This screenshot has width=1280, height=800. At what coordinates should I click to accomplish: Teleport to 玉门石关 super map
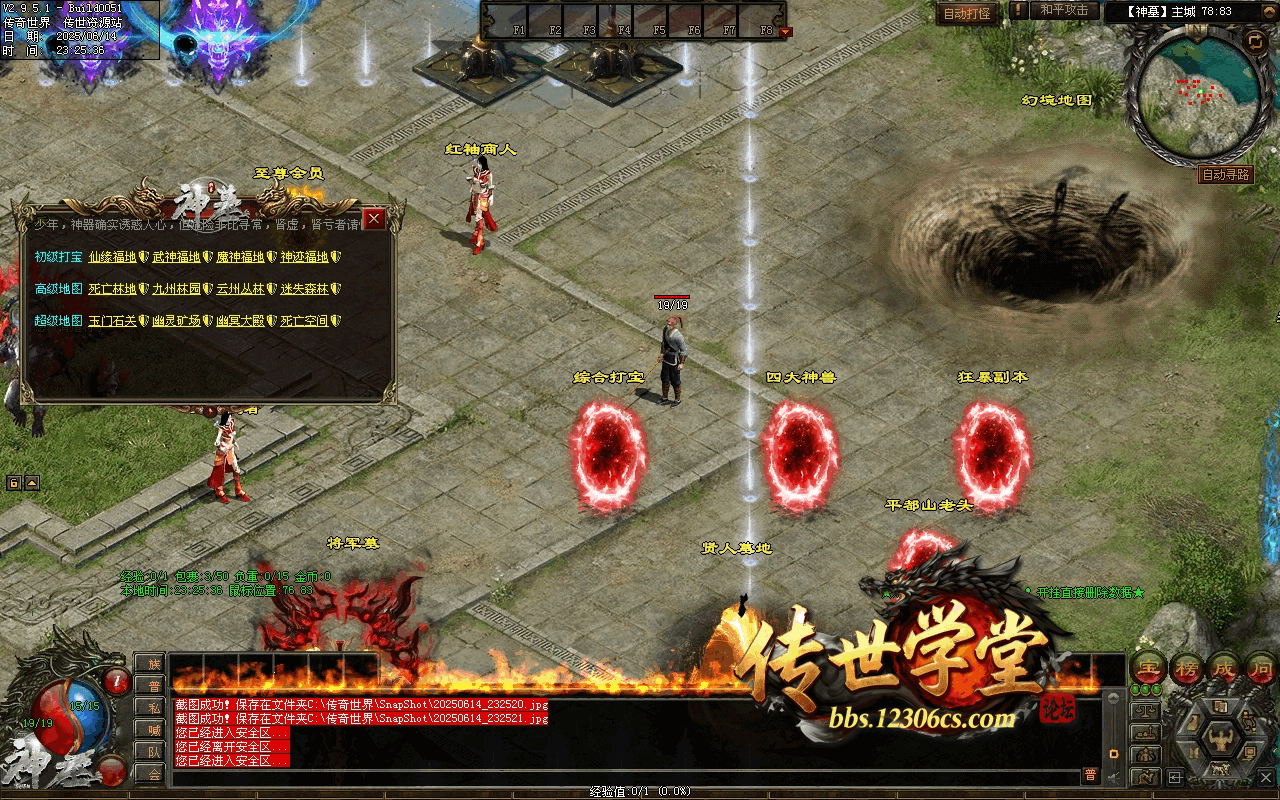pyautogui.click(x=112, y=321)
